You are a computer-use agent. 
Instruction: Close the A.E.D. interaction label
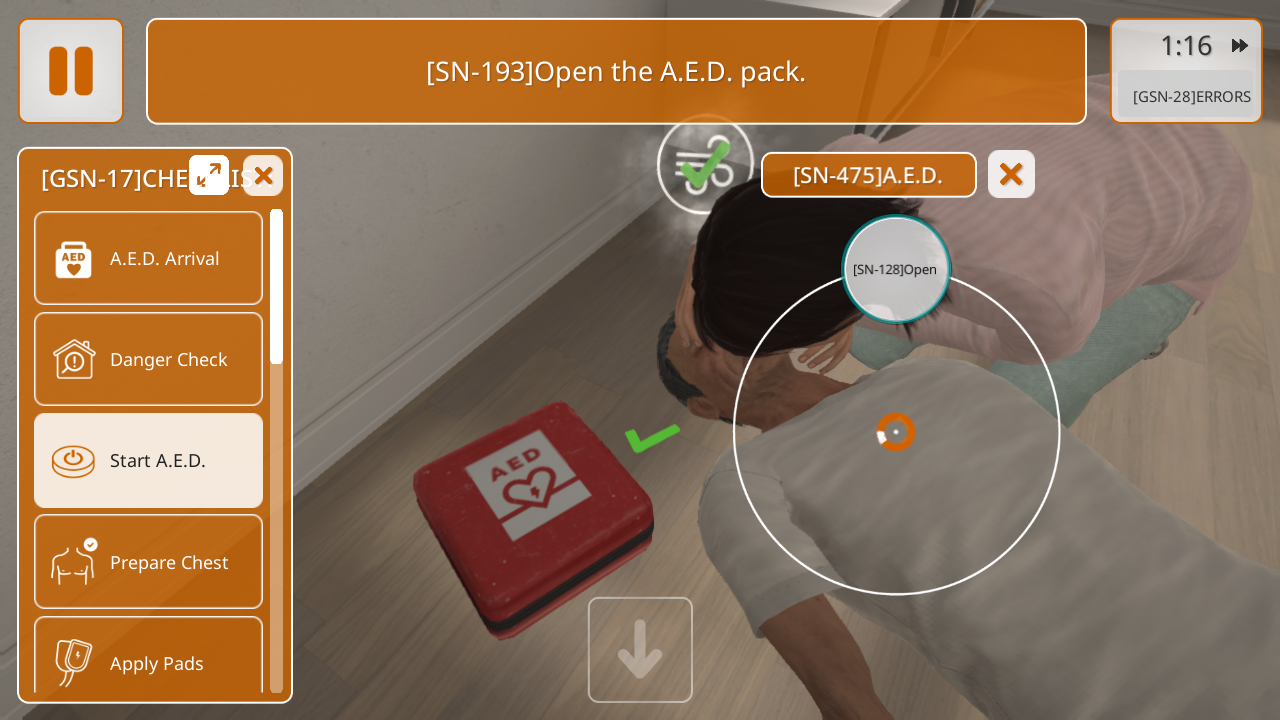point(1011,174)
